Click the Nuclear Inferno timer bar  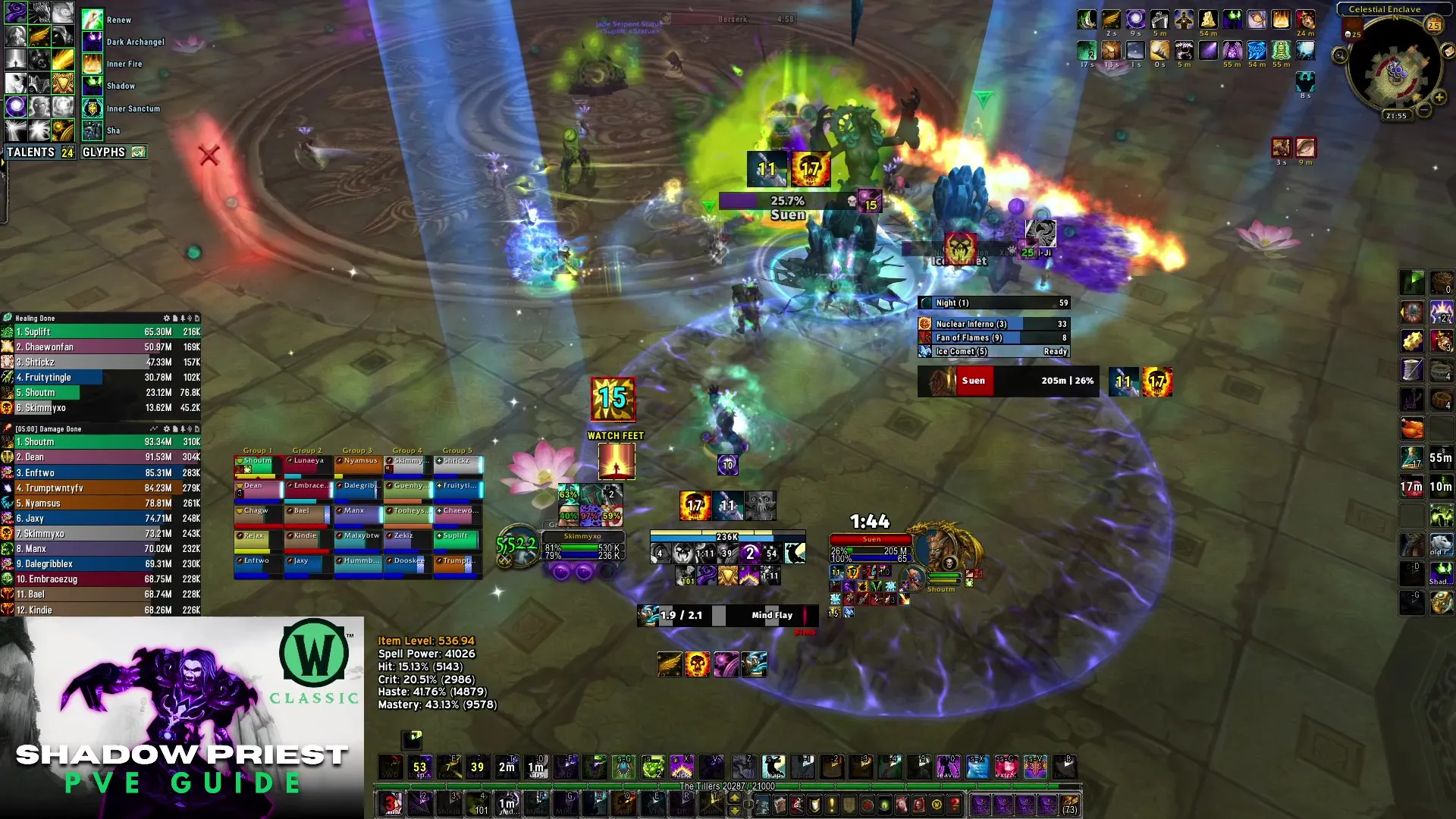tap(993, 324)
